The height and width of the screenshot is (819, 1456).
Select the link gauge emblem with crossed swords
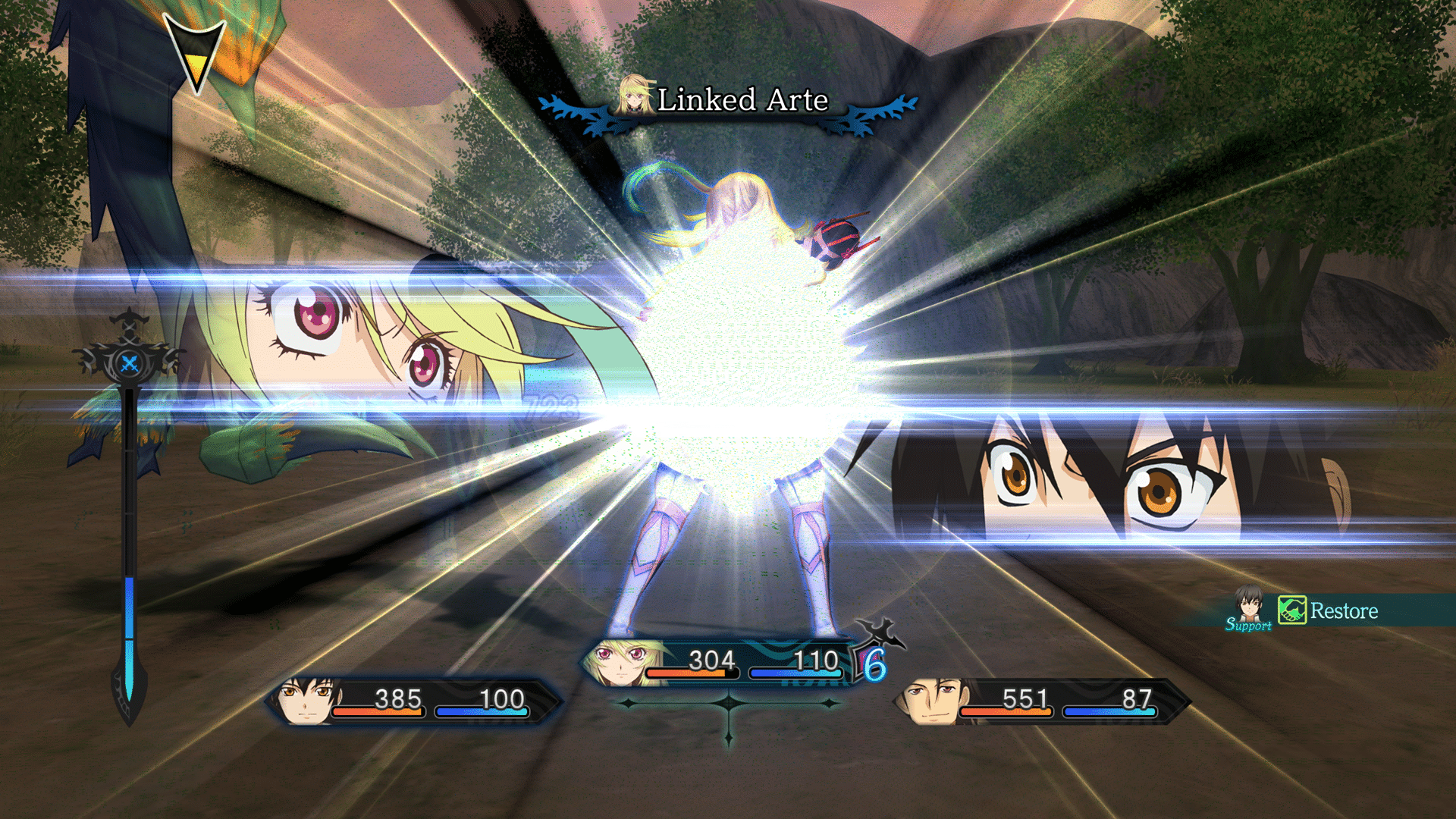pos(130,363)
